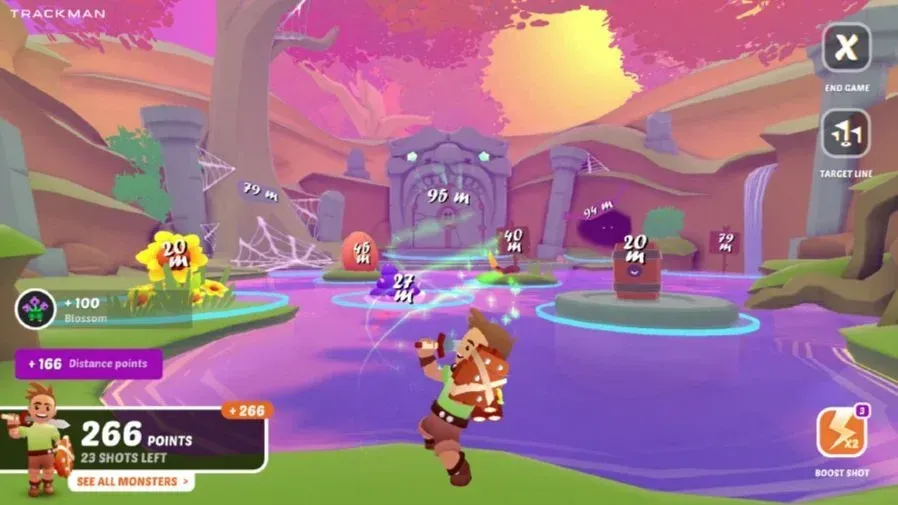Screen dimensions: 898x505
Task: Toggle the Target Line button
Action: (846, 134)
